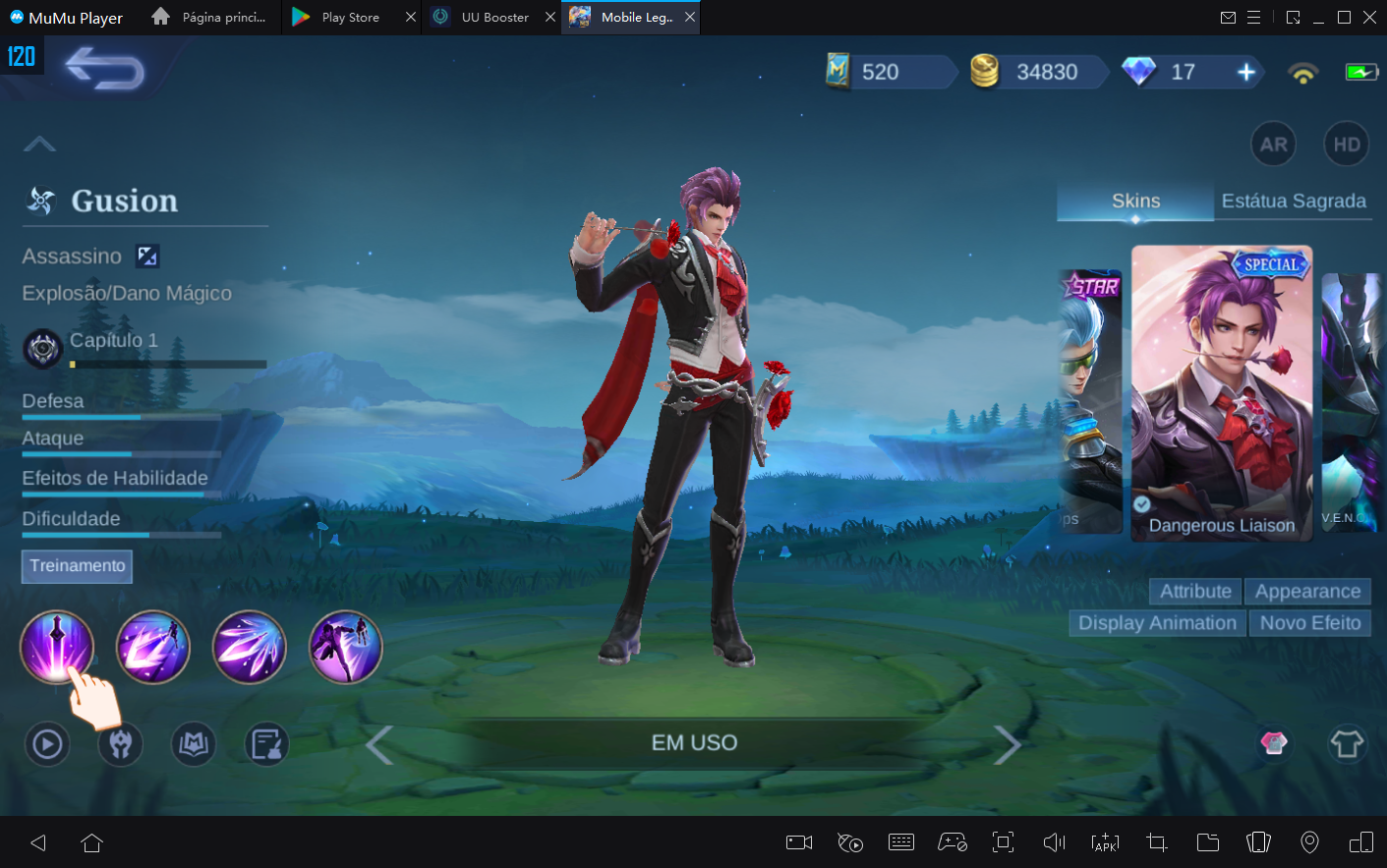Mute the emulator volume icon
The height and width of the screenshot is (868, 1387).
point(1053,842)
